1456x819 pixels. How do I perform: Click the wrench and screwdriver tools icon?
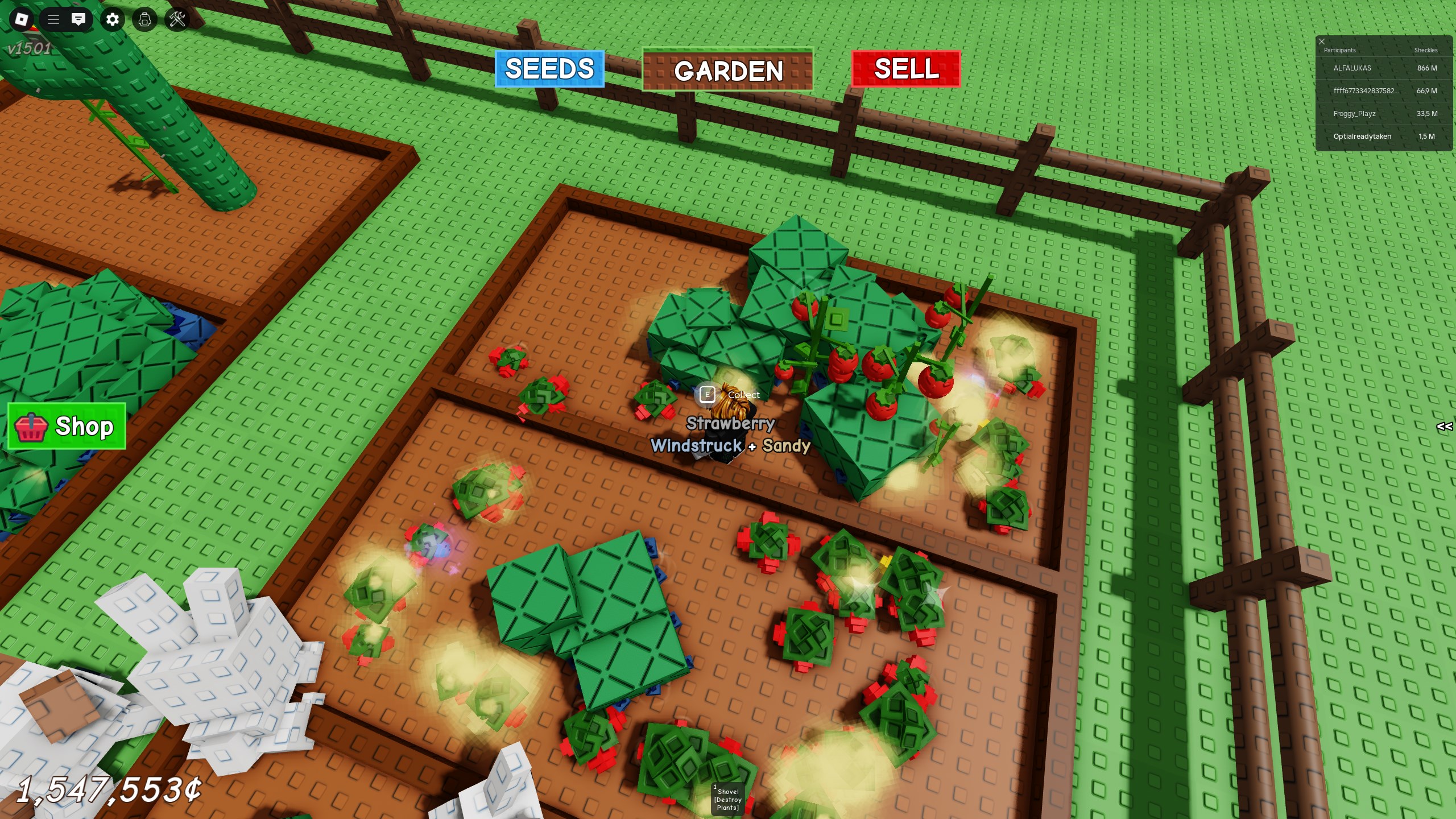176,19
